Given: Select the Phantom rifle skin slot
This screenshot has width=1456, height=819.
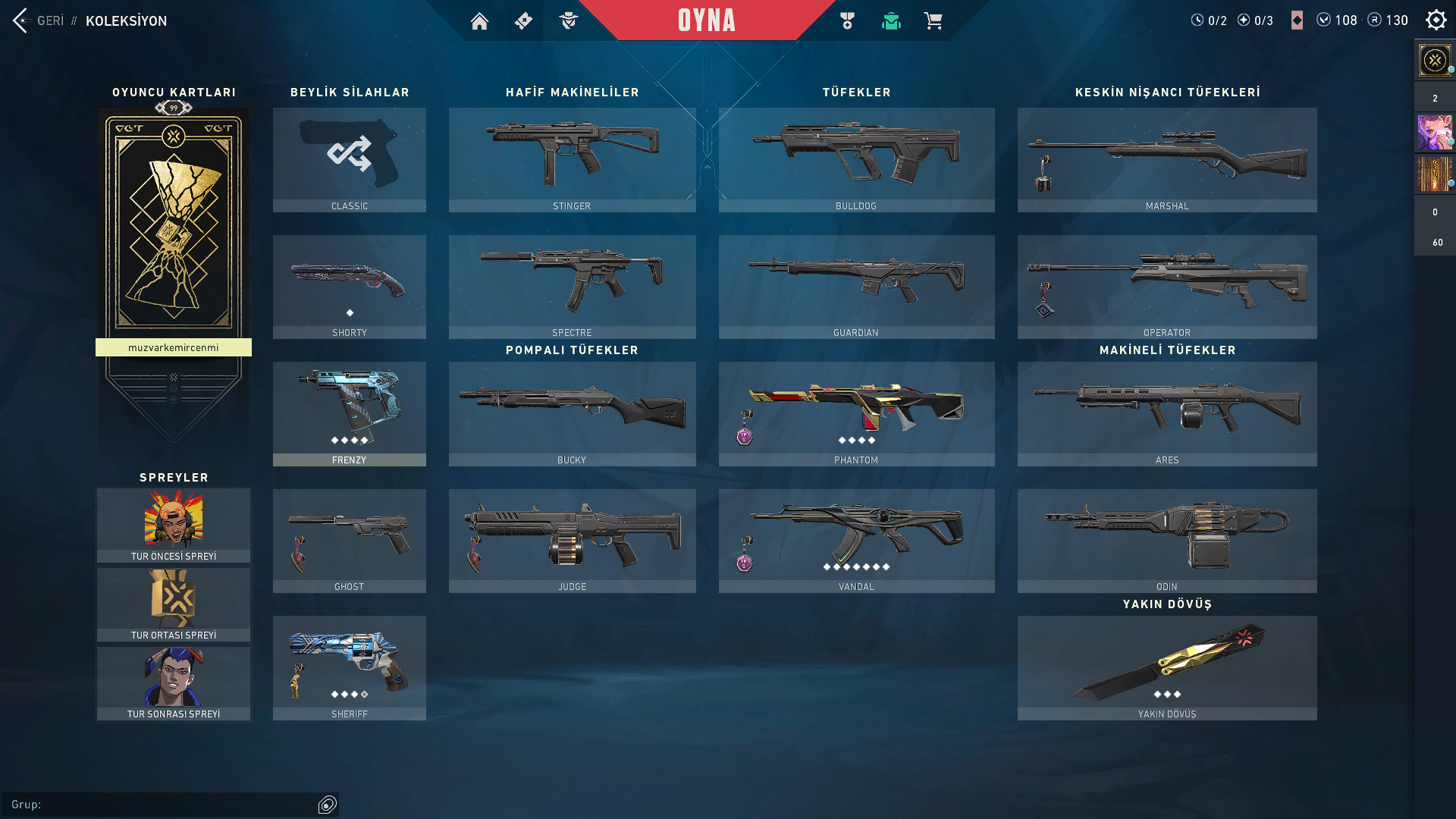Looking at the screenshot, I should (x=856, y=413).
